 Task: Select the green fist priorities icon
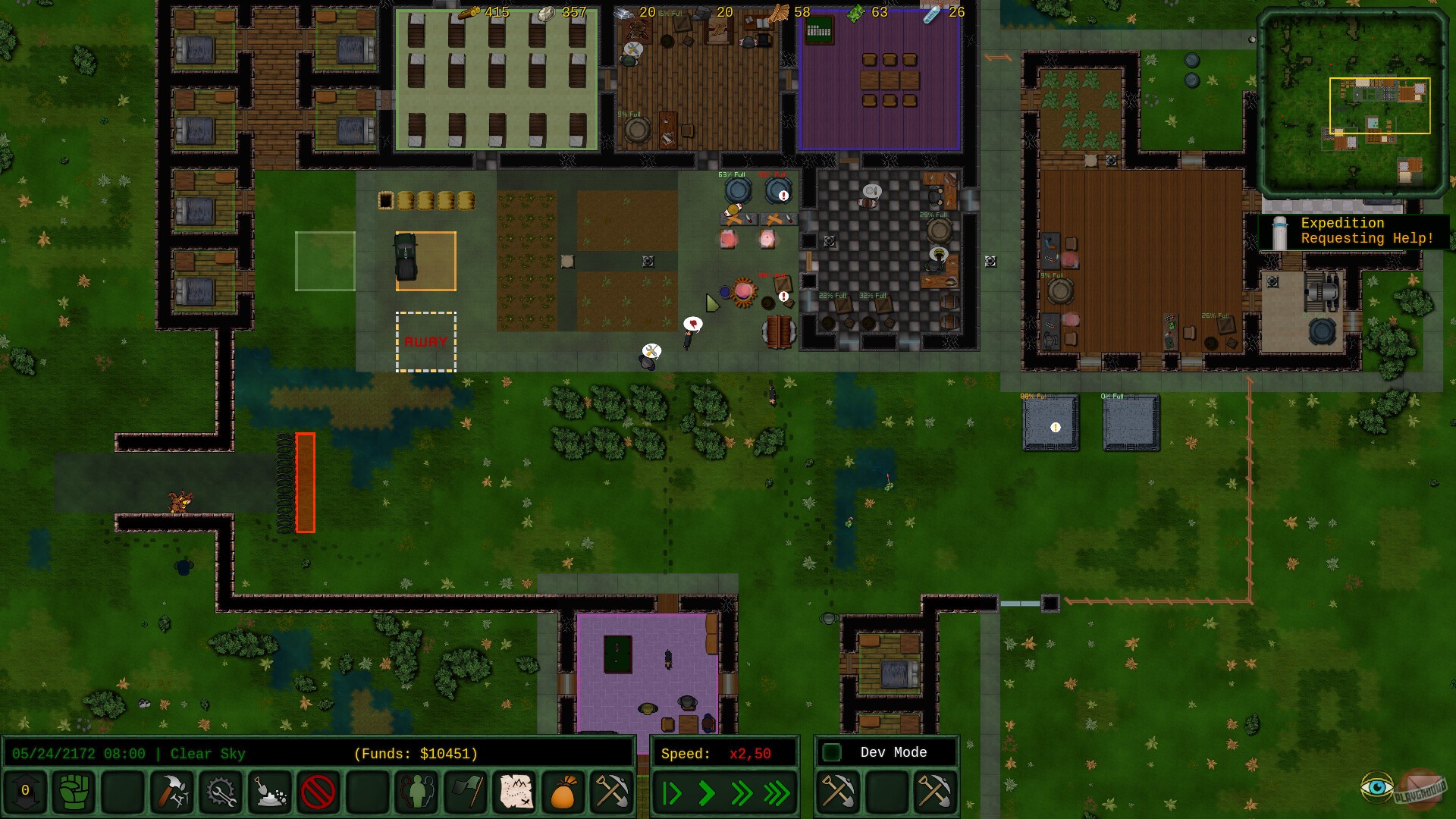point(74,792)
